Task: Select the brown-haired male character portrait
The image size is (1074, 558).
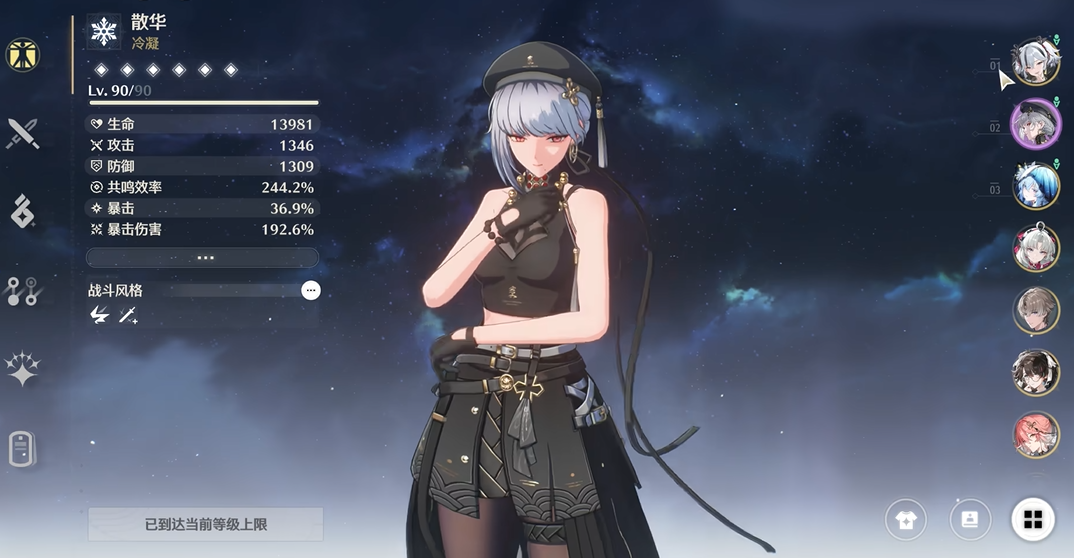Action: [x=1035, y=310]
